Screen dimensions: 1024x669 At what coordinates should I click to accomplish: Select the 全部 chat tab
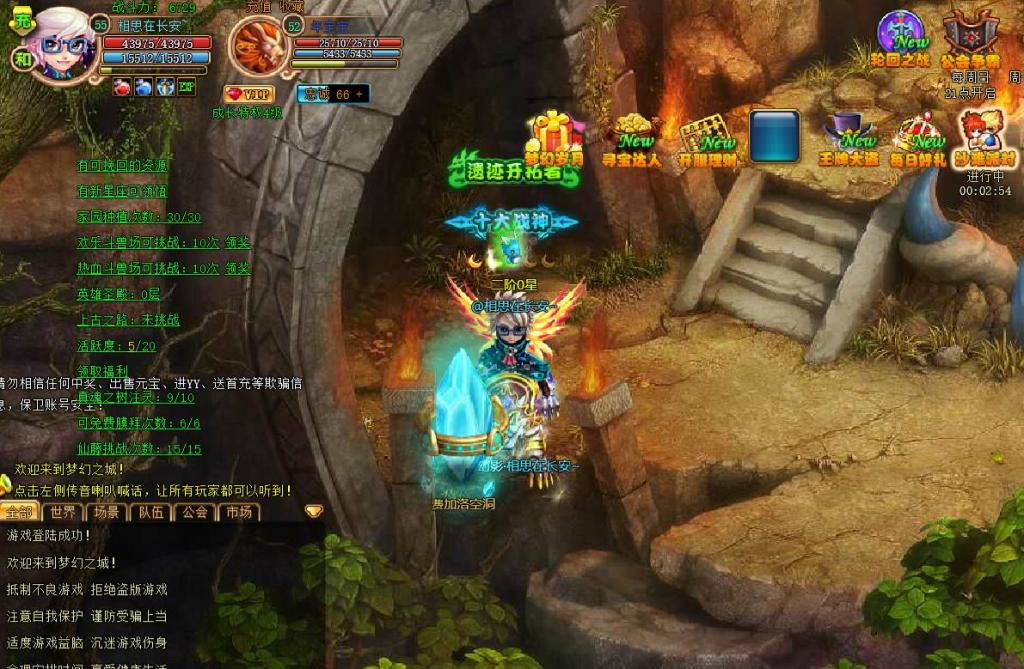(x=19, y=512)
